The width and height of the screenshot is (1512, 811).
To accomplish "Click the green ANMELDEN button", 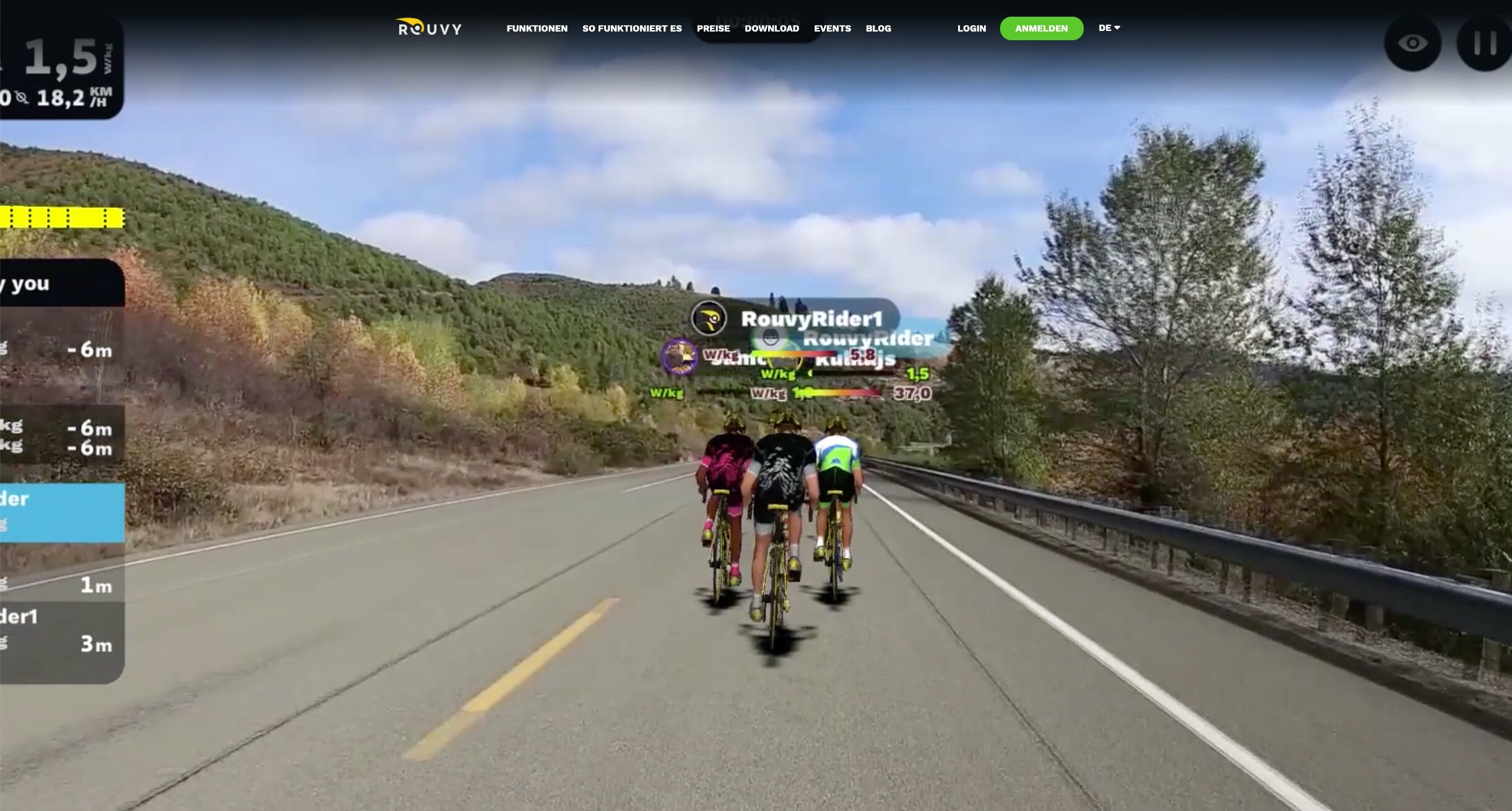I will click(1042, 28).
